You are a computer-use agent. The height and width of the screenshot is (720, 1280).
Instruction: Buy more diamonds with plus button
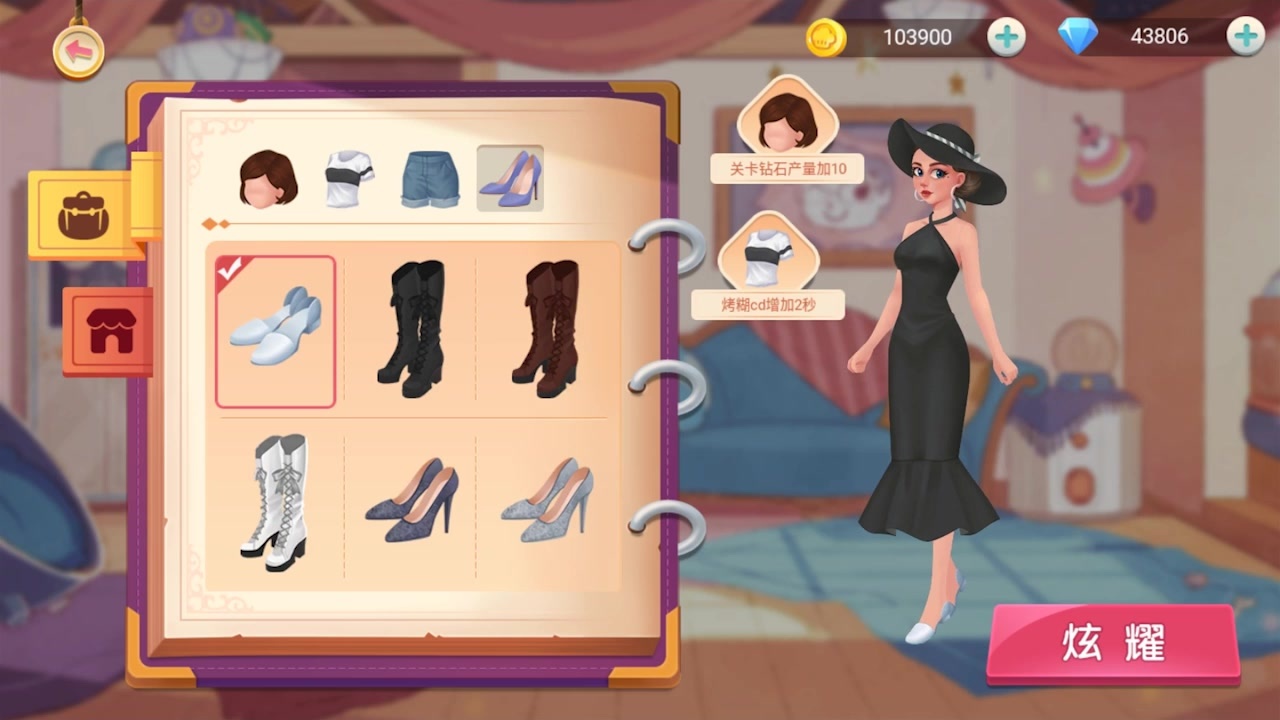tap(1245, 38)
